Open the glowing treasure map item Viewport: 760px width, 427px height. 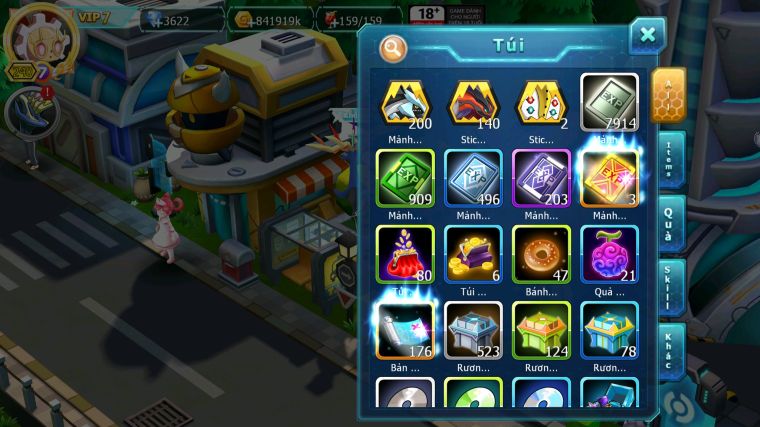[x=405, y=329]
